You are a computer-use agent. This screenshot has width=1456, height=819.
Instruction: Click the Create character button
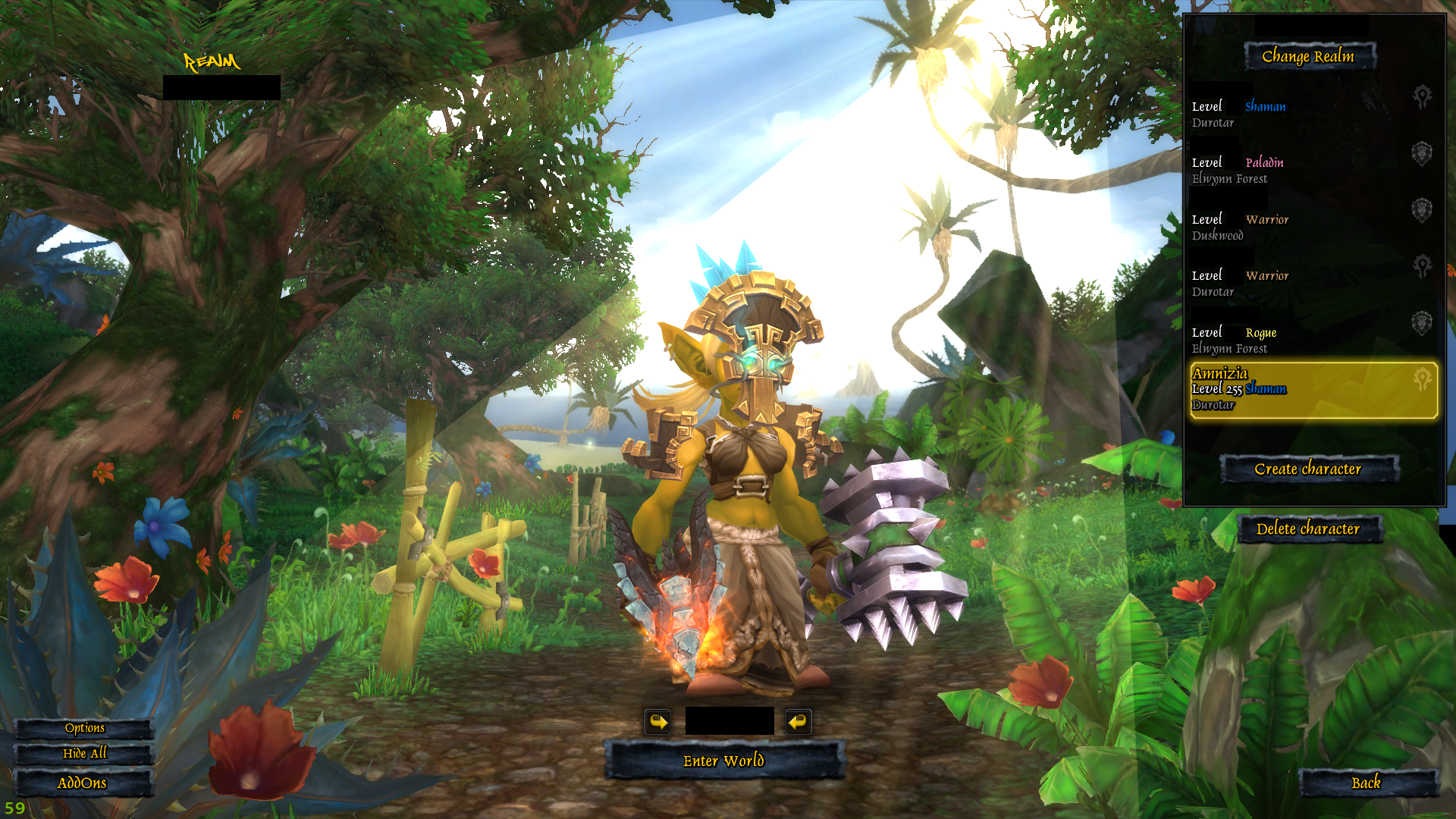point(1308,469)
